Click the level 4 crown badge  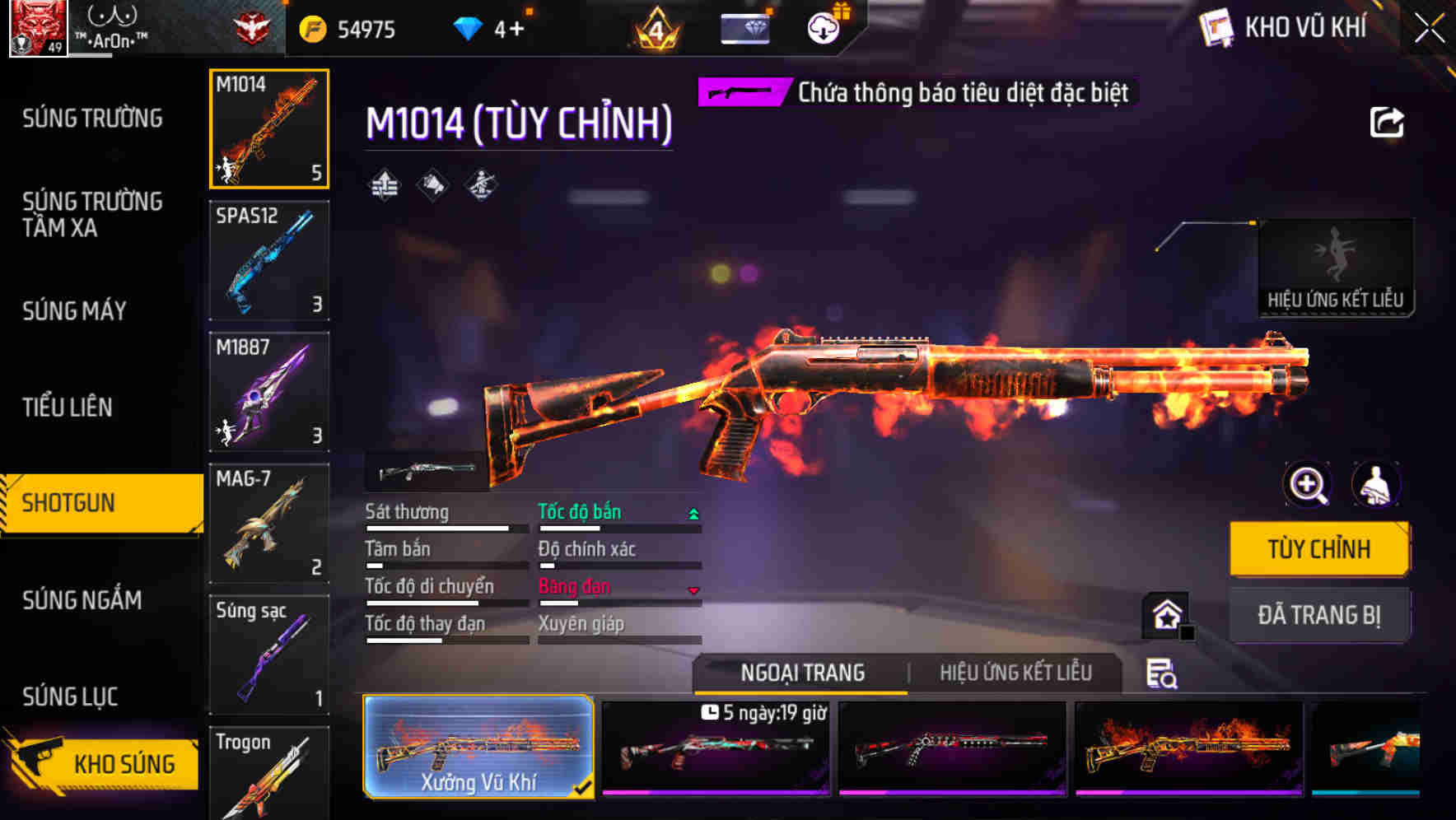click(654, 29)
